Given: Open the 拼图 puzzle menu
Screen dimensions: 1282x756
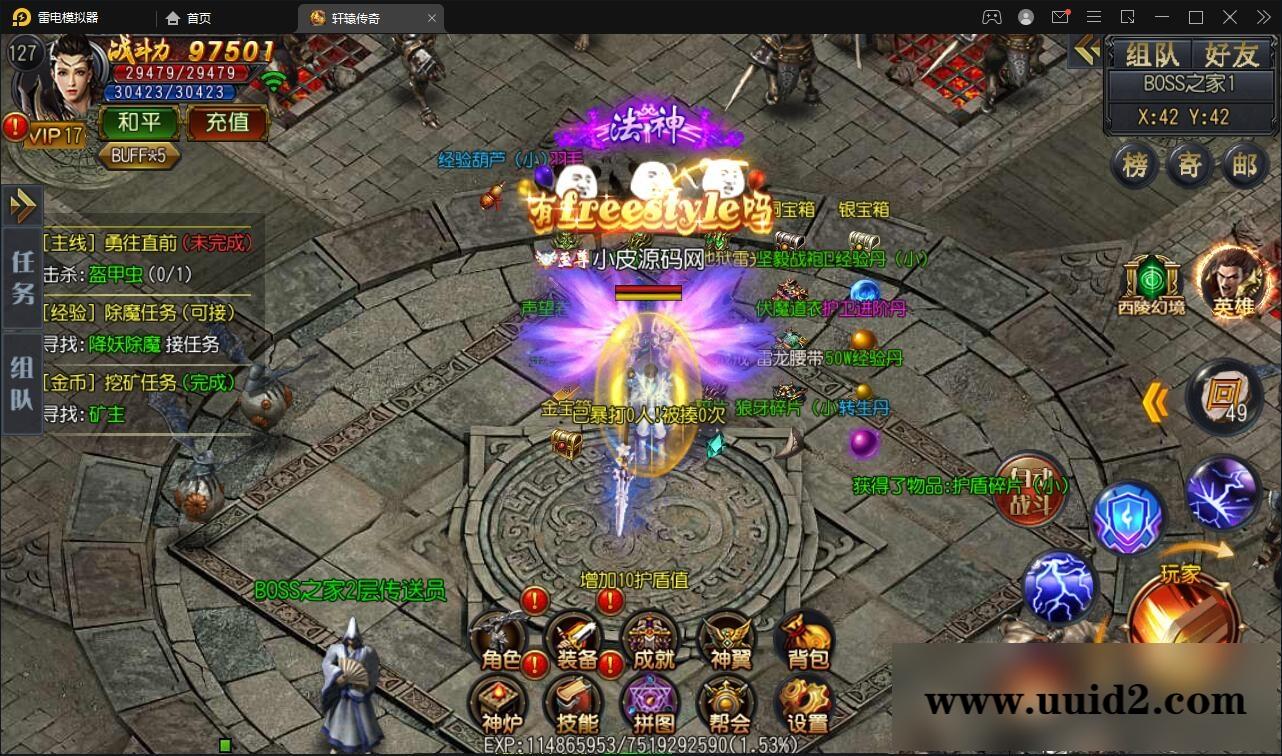Looking at the screenshot, I should click(x=653, y=704).
